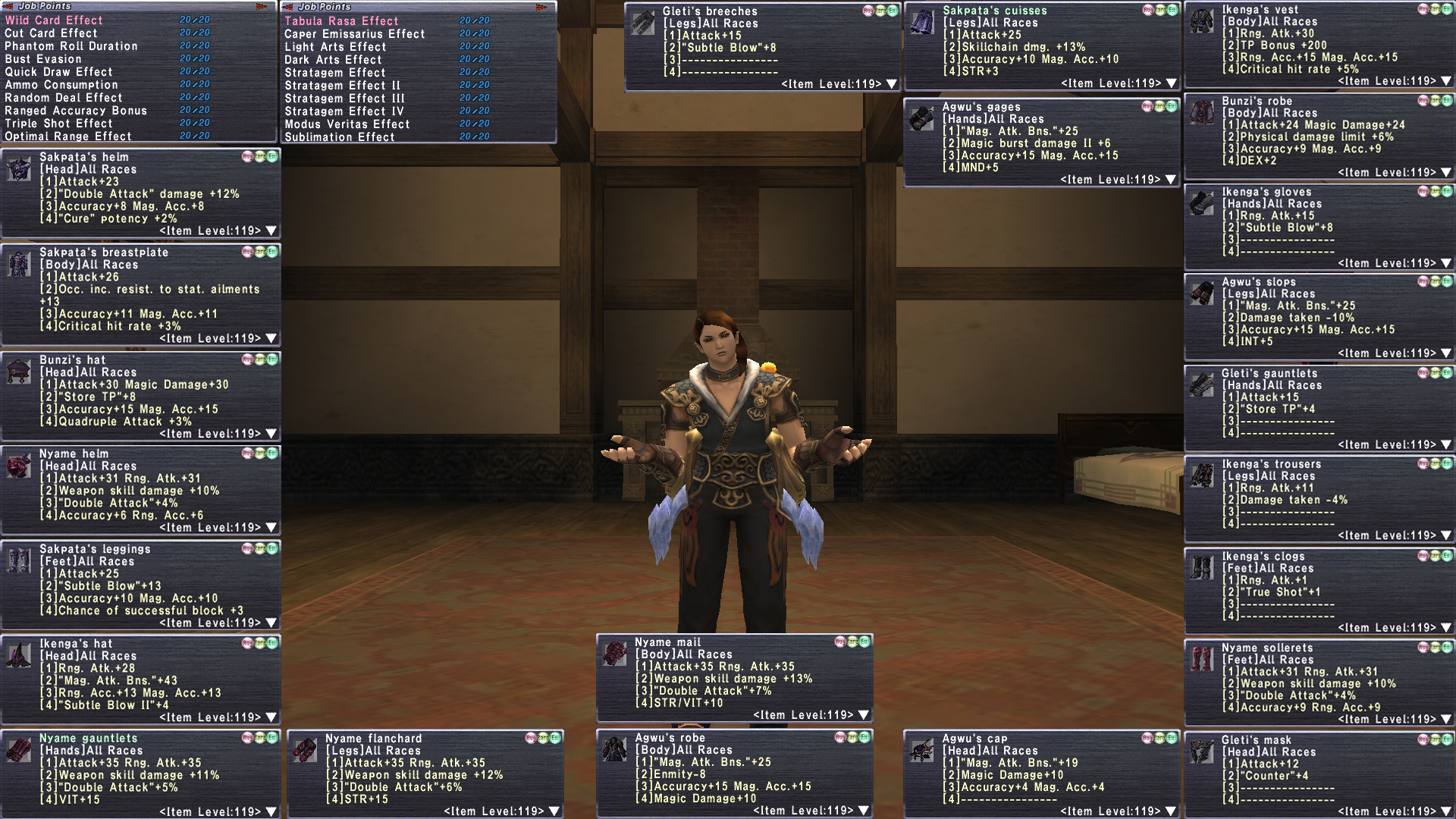Click the Nyame sollerets item icon

[1202, 660]
